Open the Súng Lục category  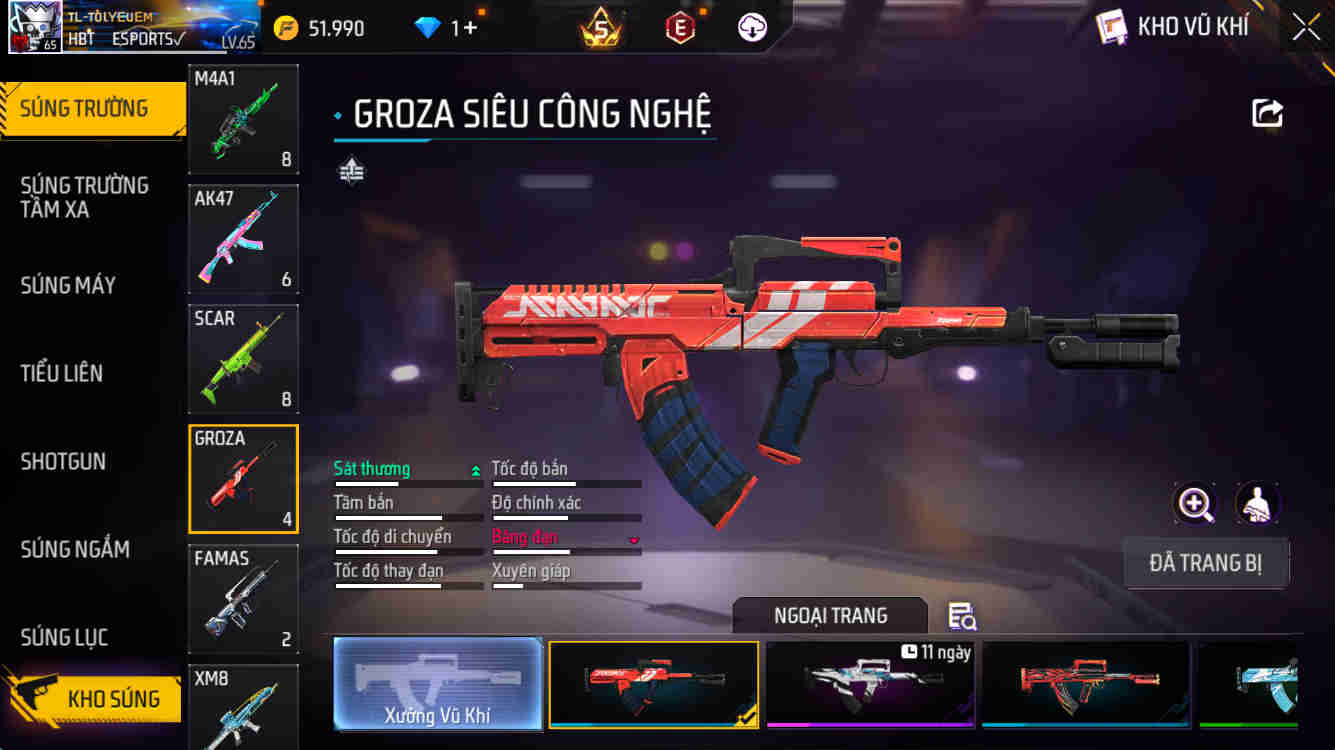click(64, 637)
